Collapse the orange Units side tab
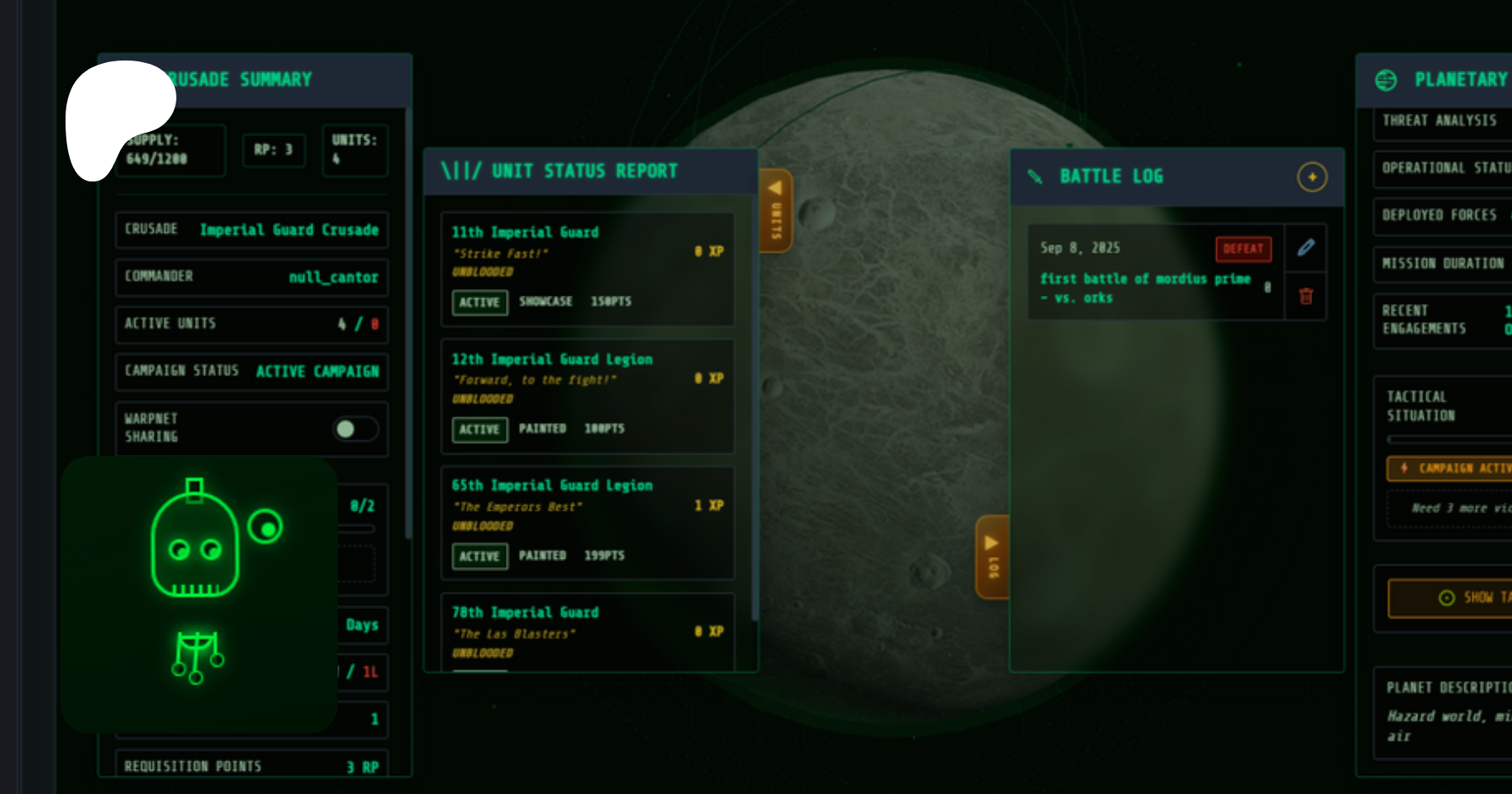This screenshot has height=794, width=1512. (x=775, y=210)
